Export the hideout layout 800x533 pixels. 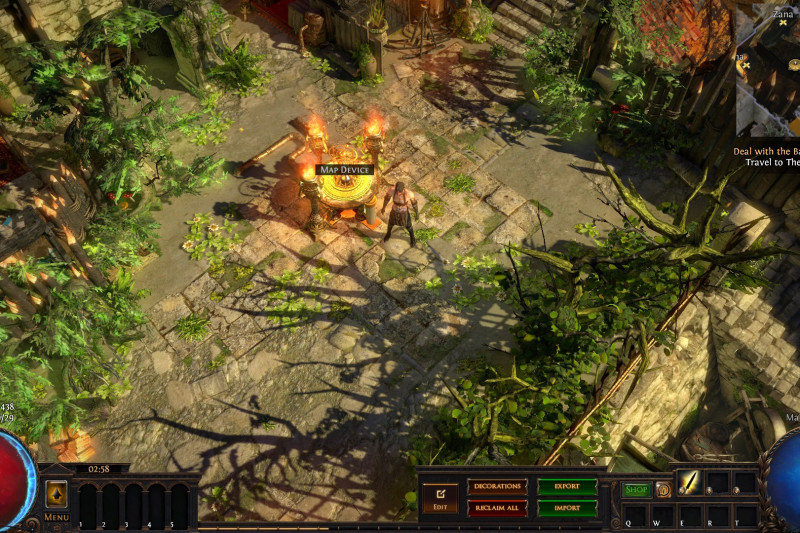click(x=567, y=486)
